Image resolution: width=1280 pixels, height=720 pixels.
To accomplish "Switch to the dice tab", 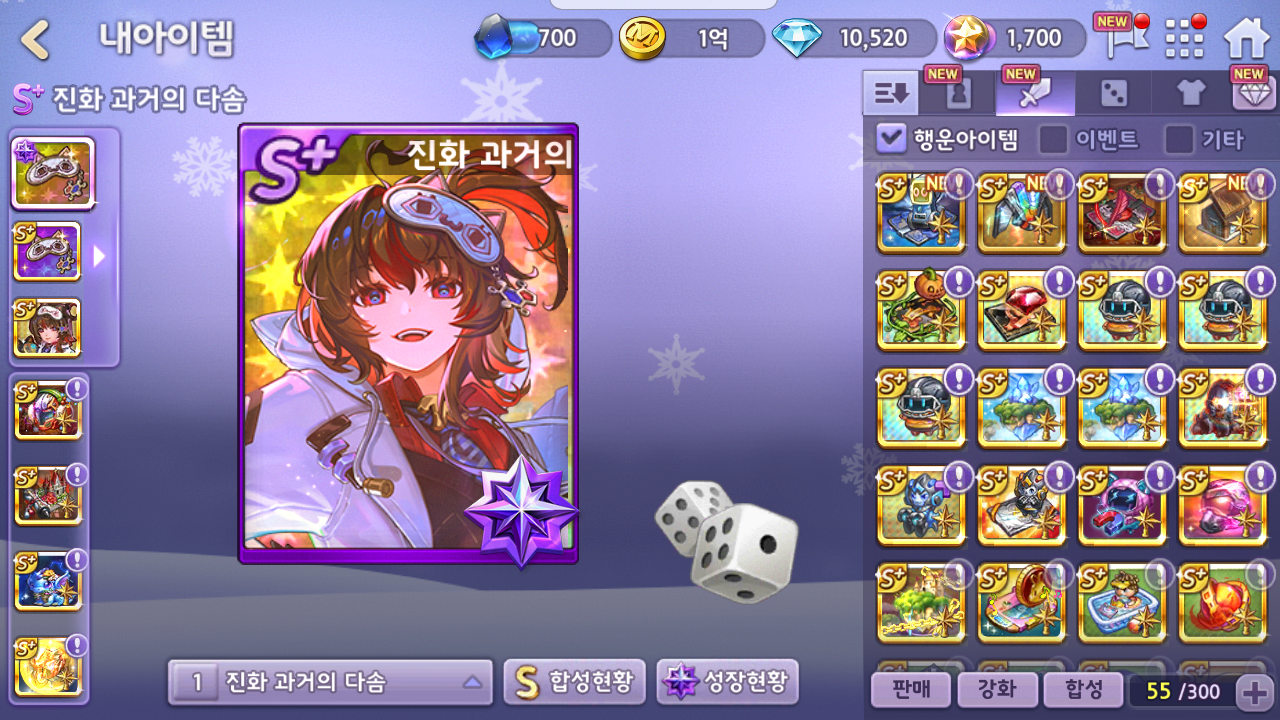I will [1113, 94].
